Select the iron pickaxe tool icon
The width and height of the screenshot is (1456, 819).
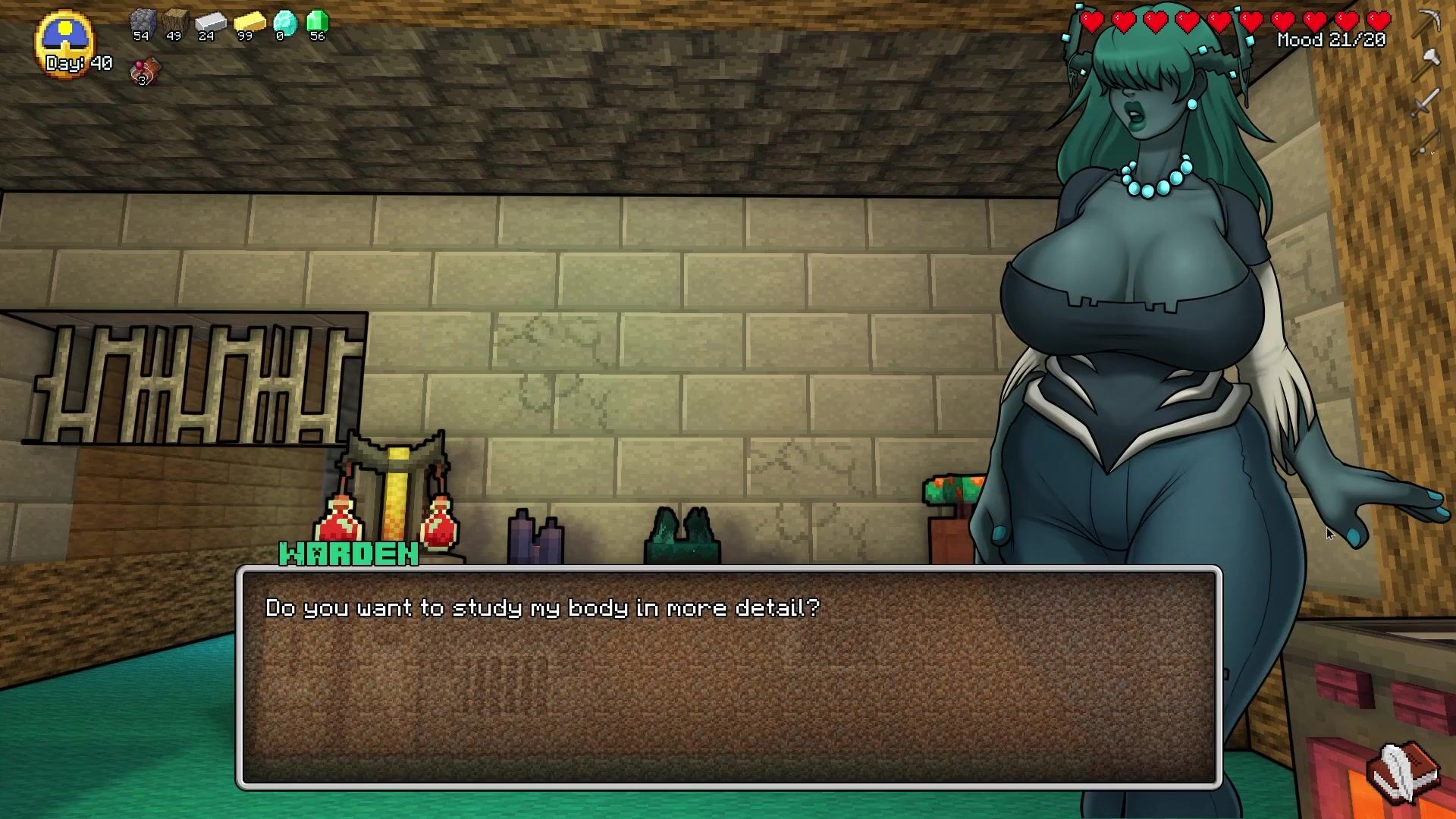tap(1429, 23)
